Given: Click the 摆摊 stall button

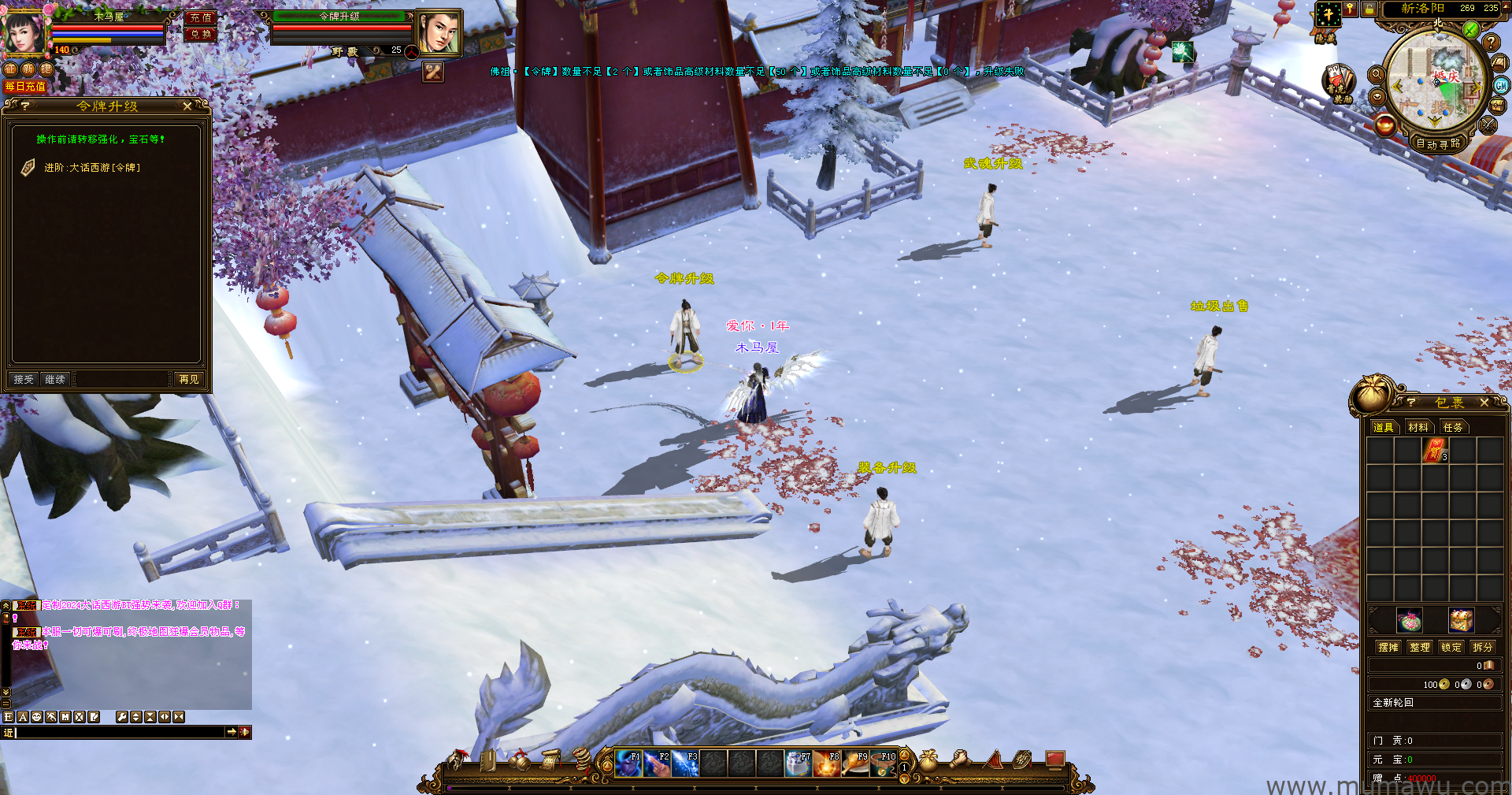Looking at the screenshot, I should [x=1388, y=648].
